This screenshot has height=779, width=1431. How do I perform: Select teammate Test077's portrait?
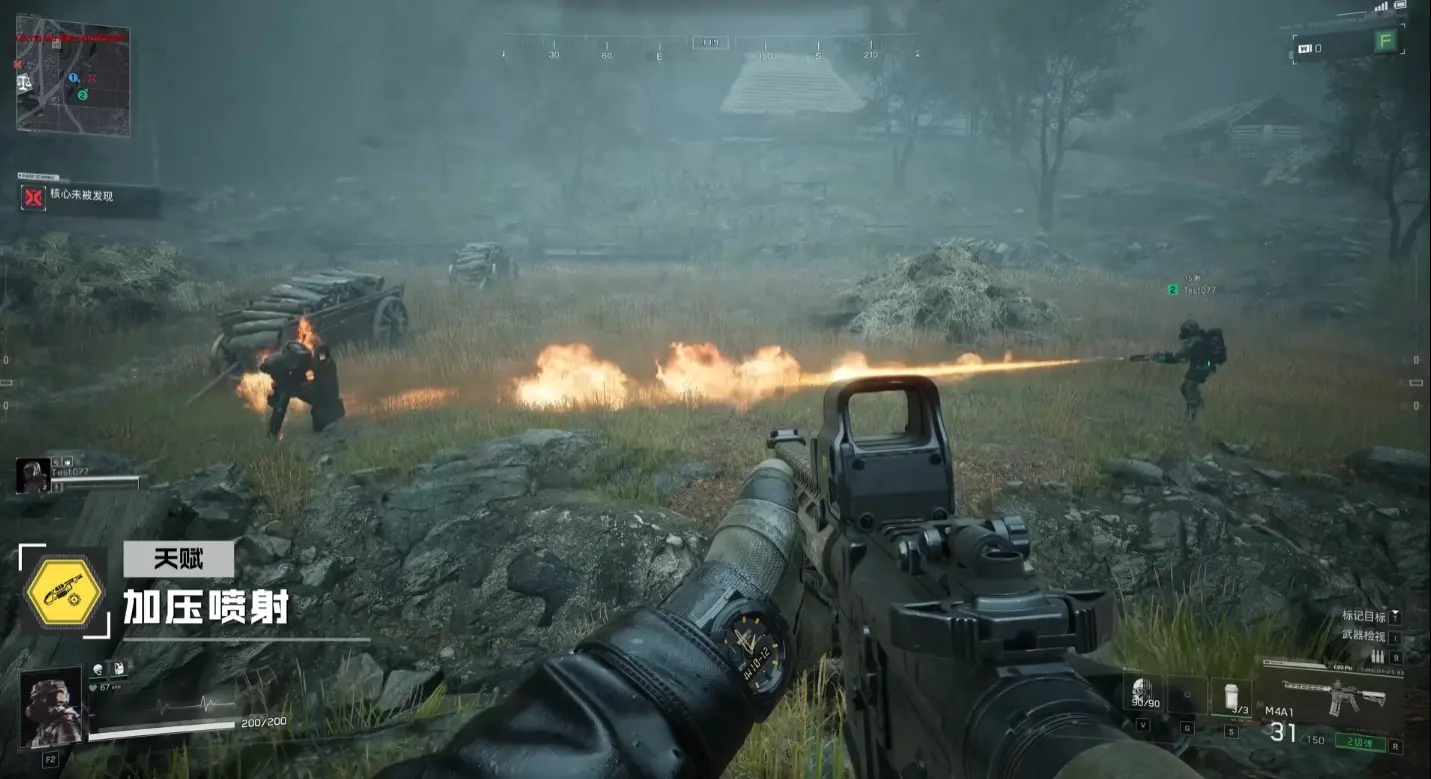click(x=32, y=475)
